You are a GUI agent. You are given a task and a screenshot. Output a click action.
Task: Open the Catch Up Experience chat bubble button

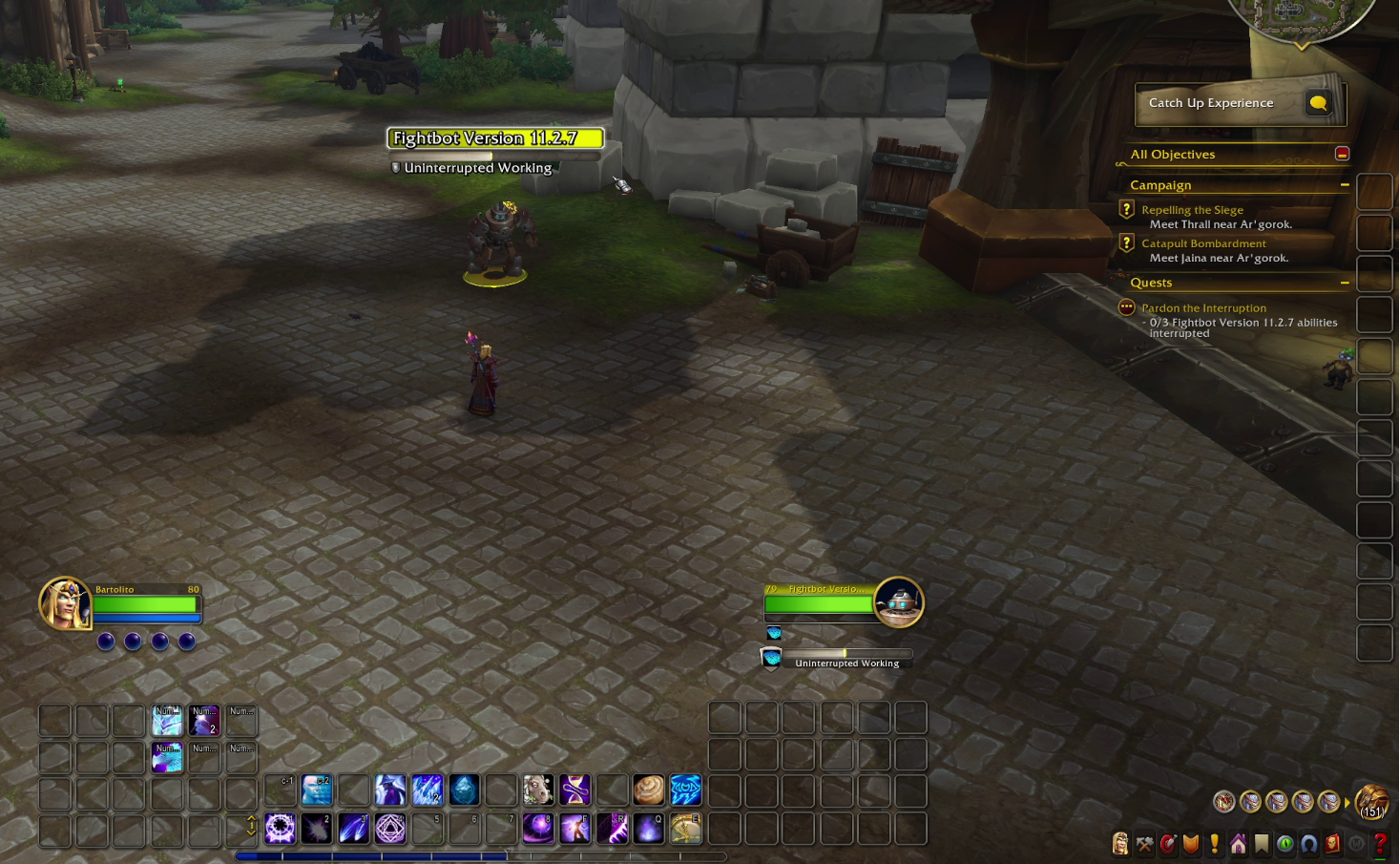1318,103
